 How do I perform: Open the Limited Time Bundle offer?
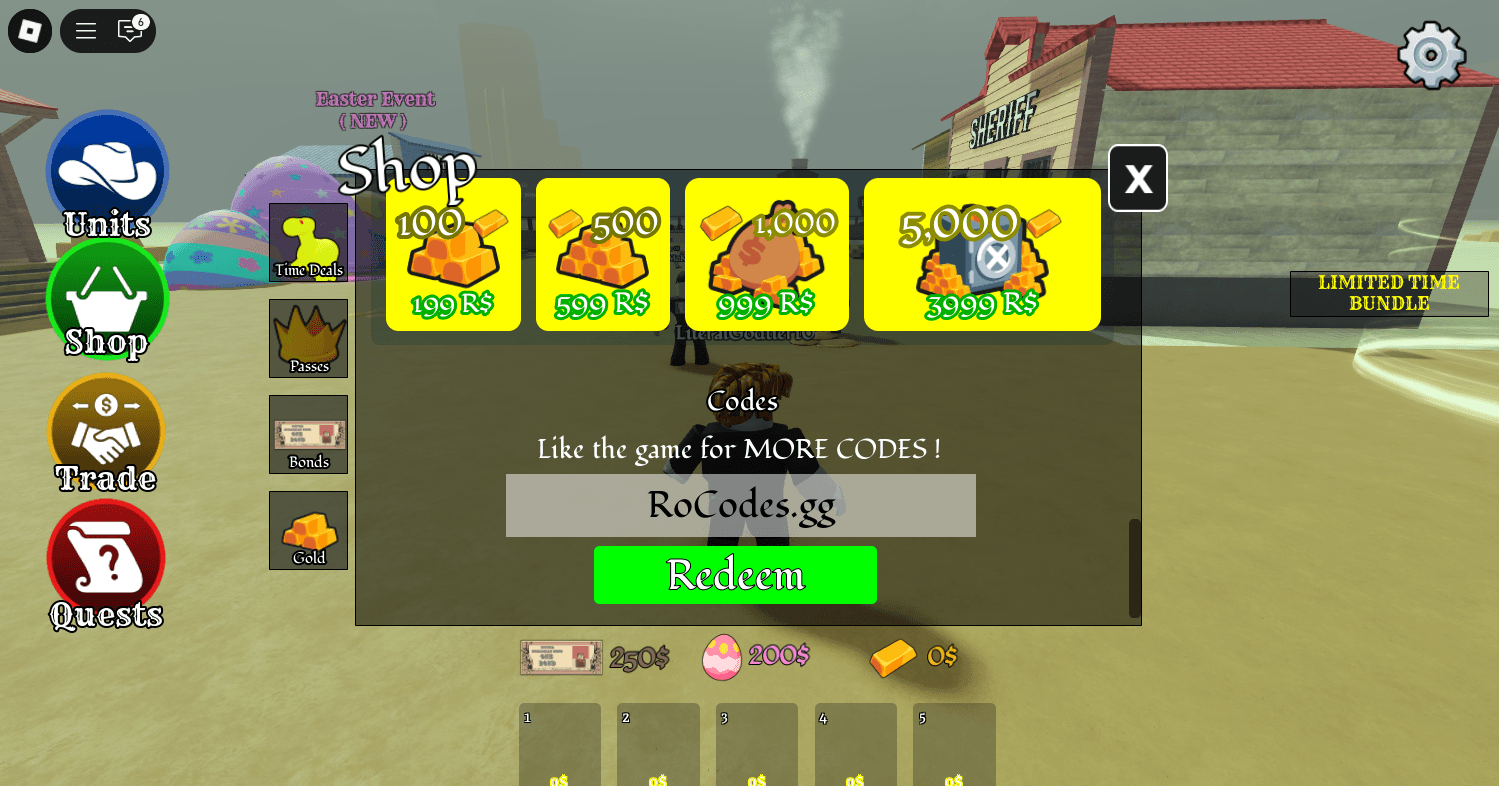point(1388,293)
